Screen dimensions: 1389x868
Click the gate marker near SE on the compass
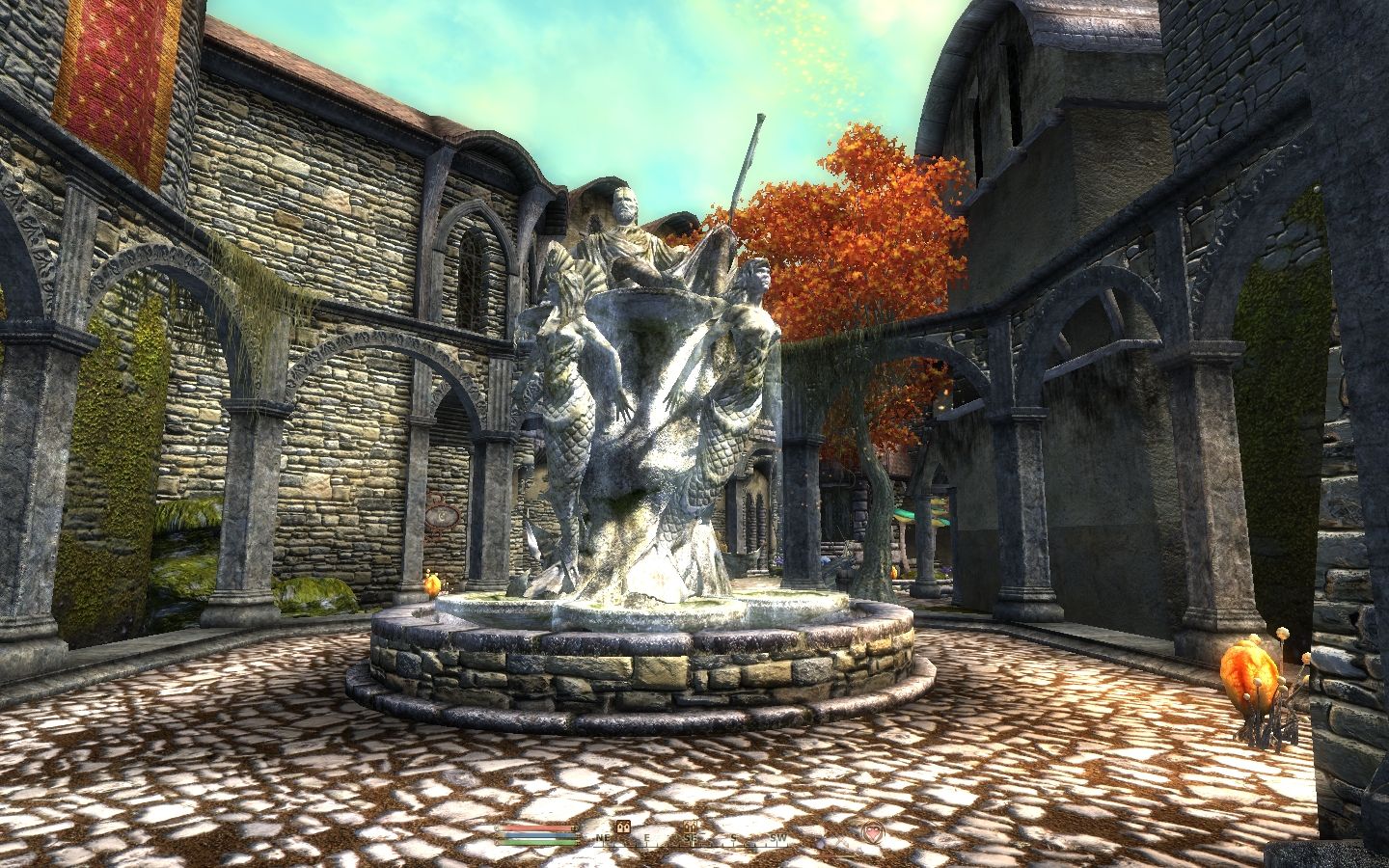[690, 827]
